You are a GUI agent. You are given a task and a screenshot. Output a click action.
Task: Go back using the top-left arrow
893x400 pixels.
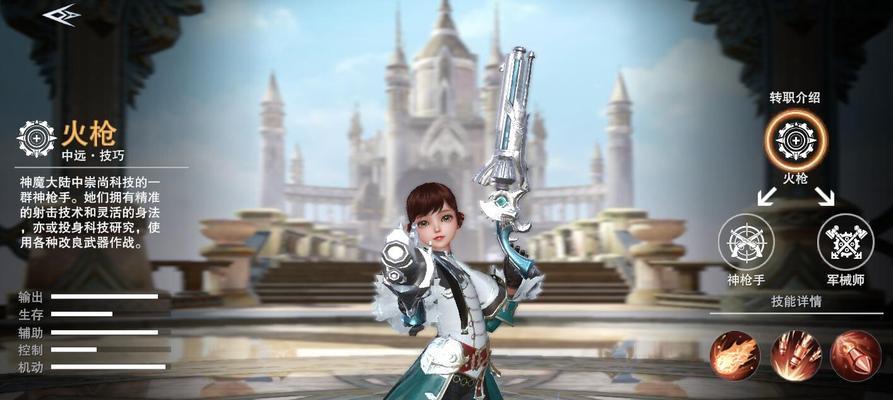[62, 13]
